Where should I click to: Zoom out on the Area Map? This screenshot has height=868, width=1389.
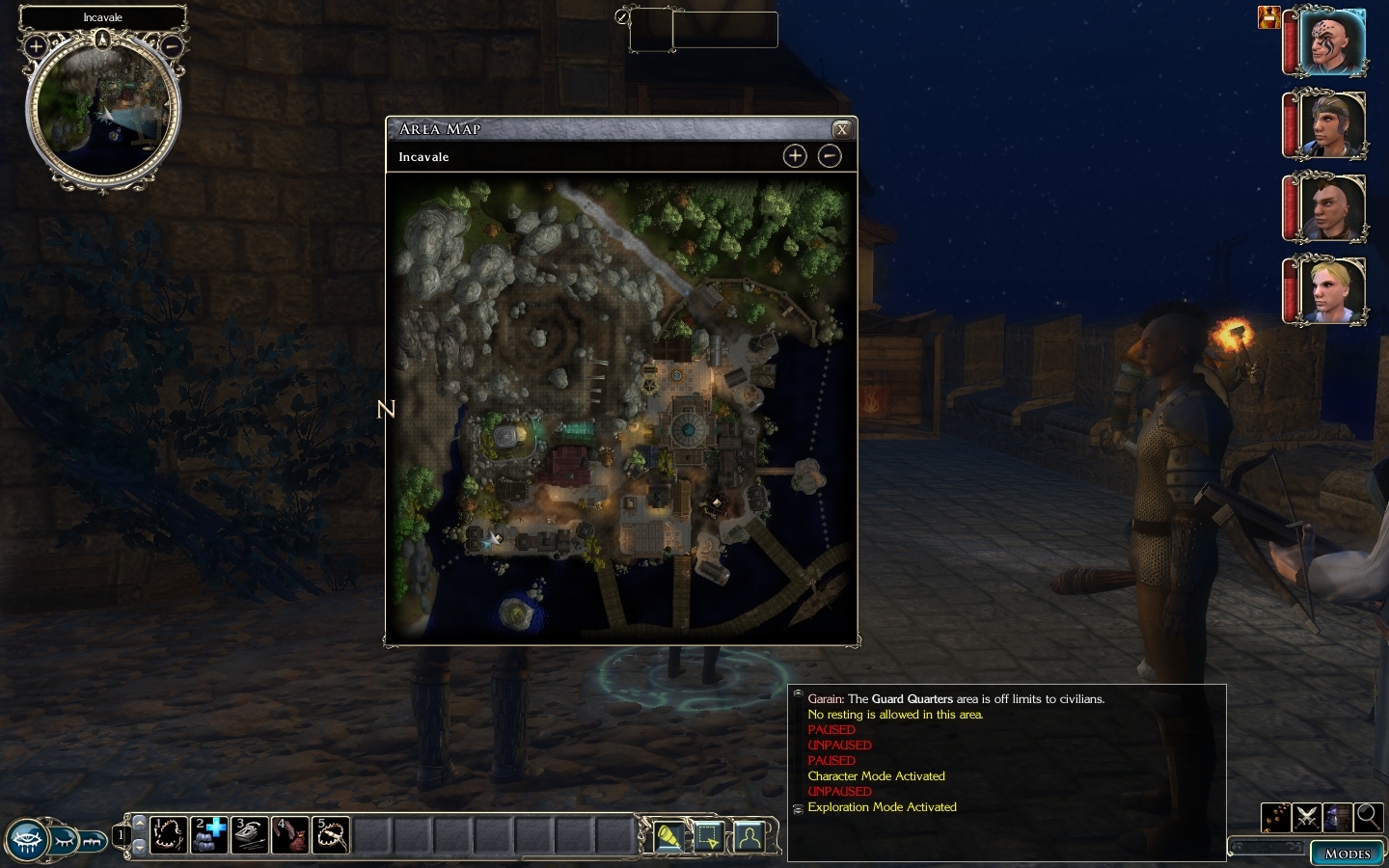pos(830,156)
